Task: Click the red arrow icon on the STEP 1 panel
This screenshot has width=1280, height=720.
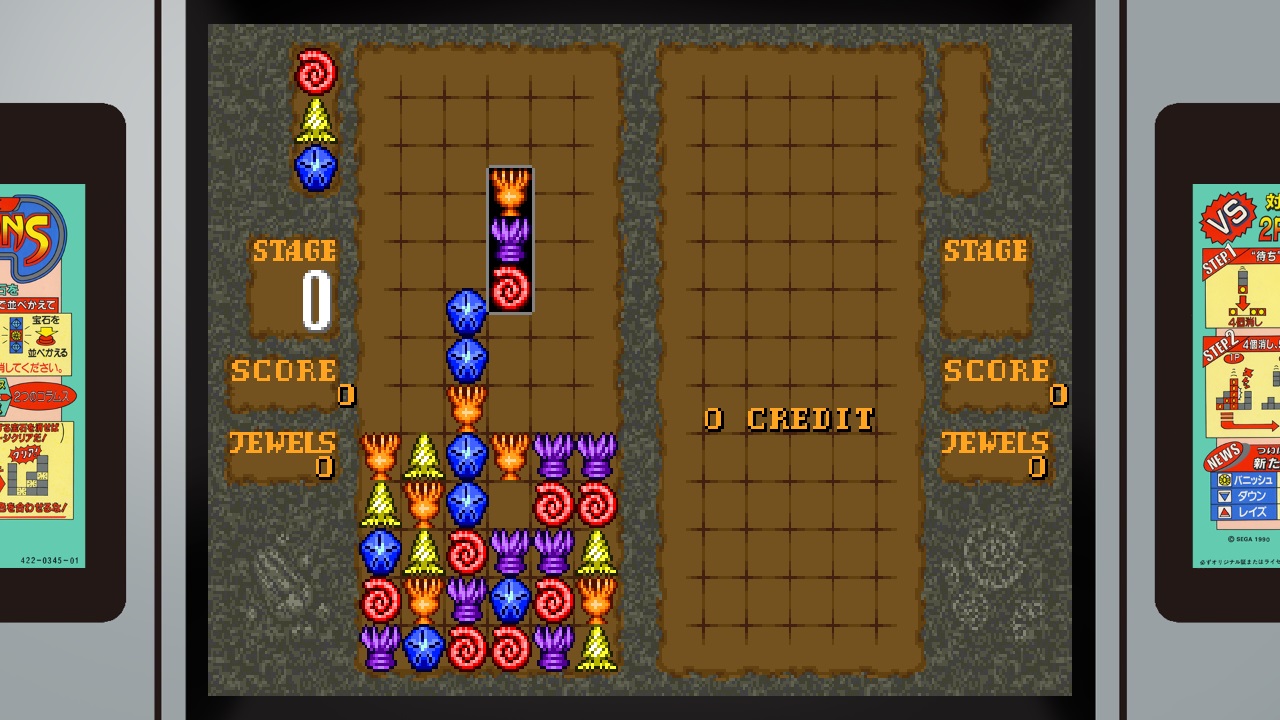Action: tap(1241, 300)
